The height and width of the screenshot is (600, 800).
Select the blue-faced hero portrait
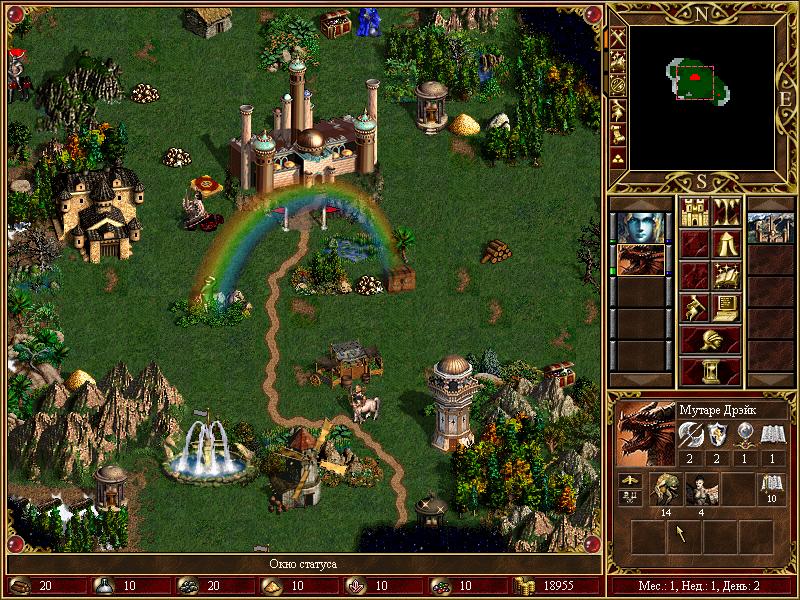click(640, 227)
